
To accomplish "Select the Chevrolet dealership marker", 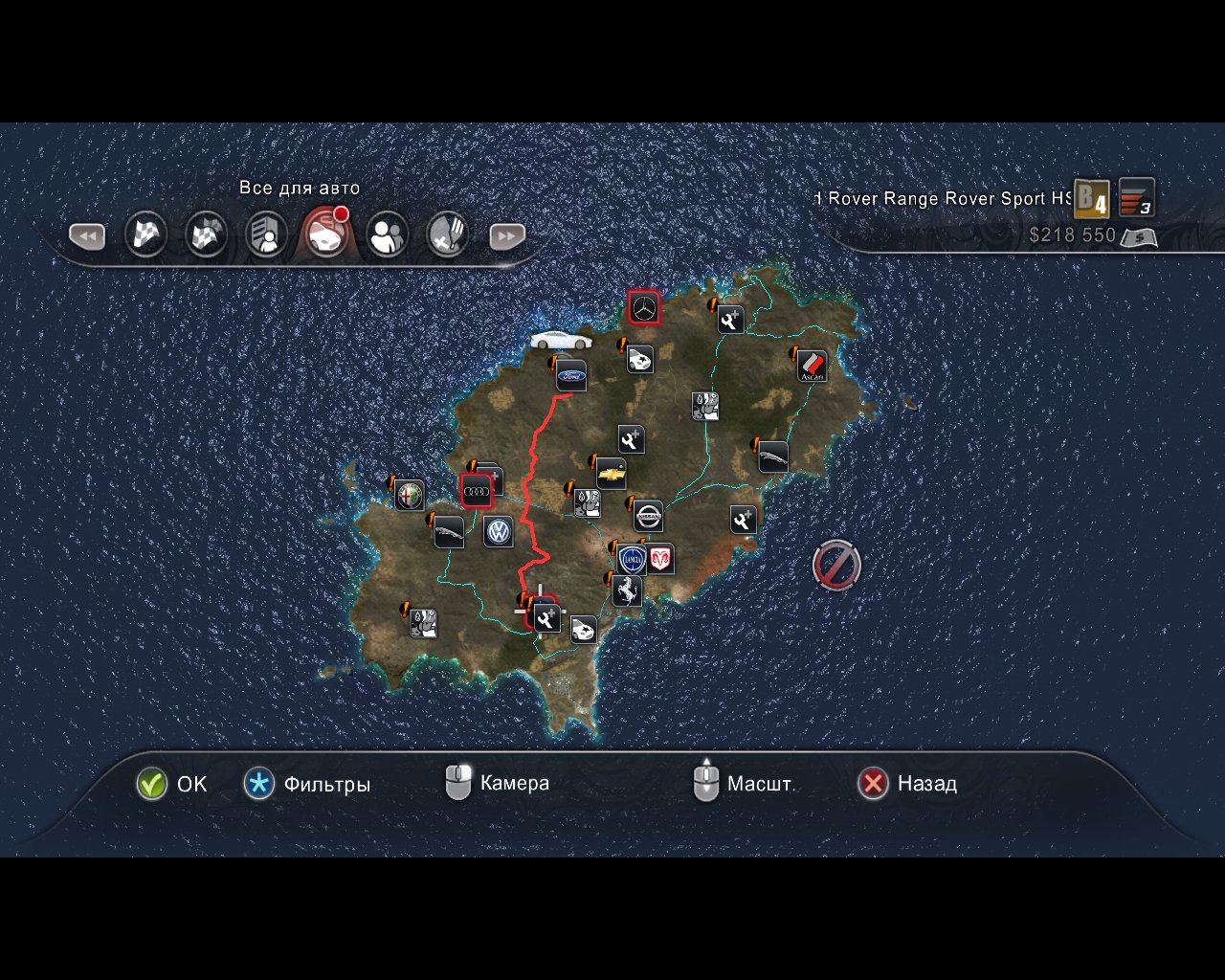I will [x=611, y=474].
